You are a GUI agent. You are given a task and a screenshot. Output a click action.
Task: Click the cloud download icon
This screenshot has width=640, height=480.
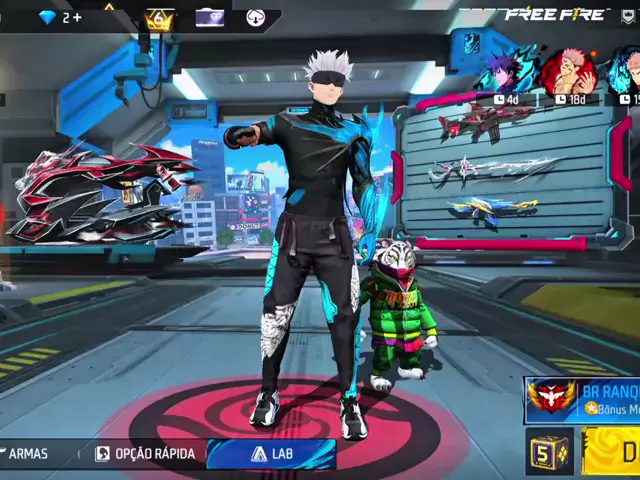255,17
